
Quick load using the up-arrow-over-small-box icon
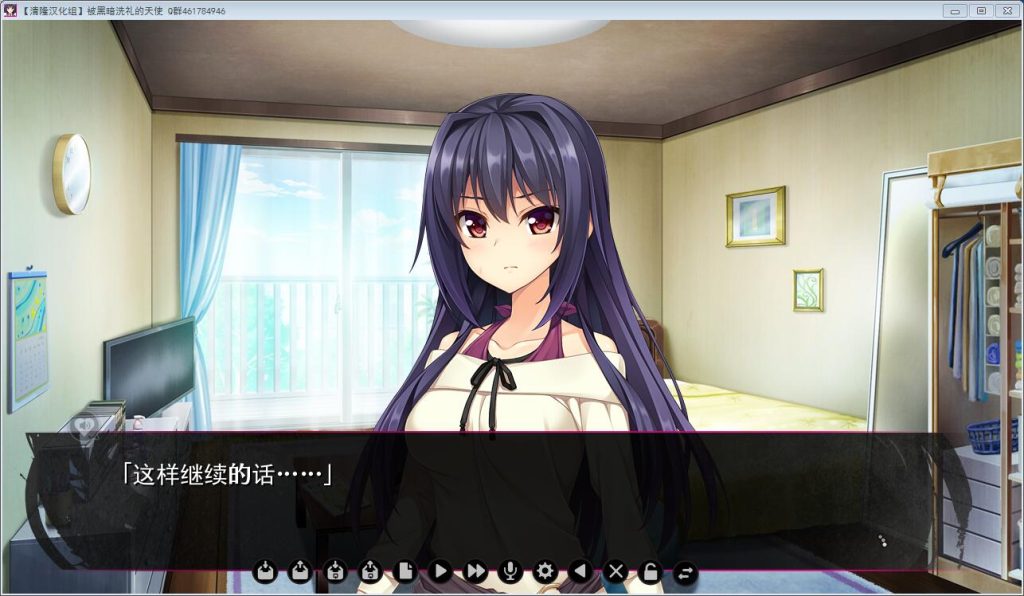point(370,572)
